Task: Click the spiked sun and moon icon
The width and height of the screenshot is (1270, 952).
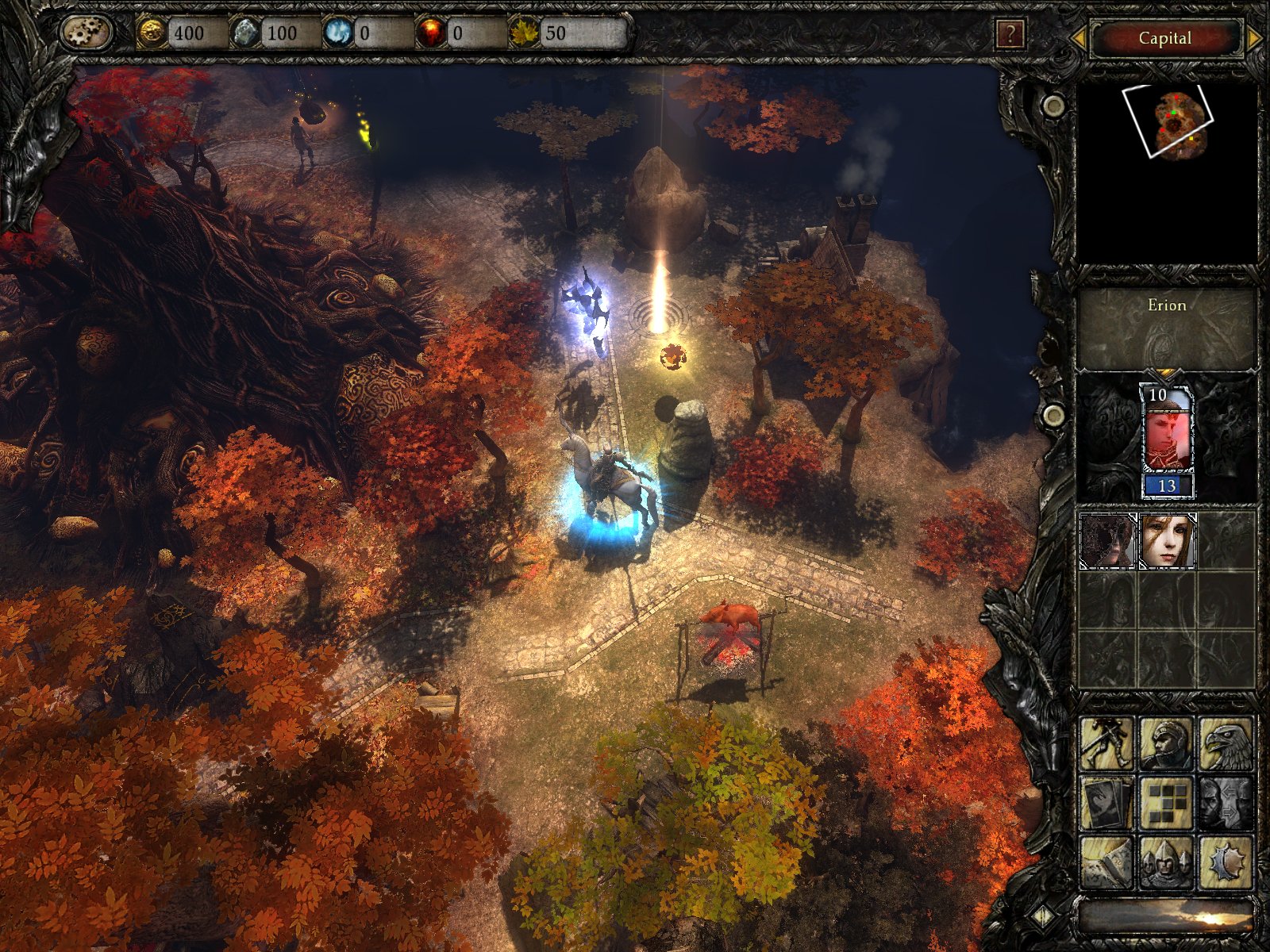Action: [1226, 862]
